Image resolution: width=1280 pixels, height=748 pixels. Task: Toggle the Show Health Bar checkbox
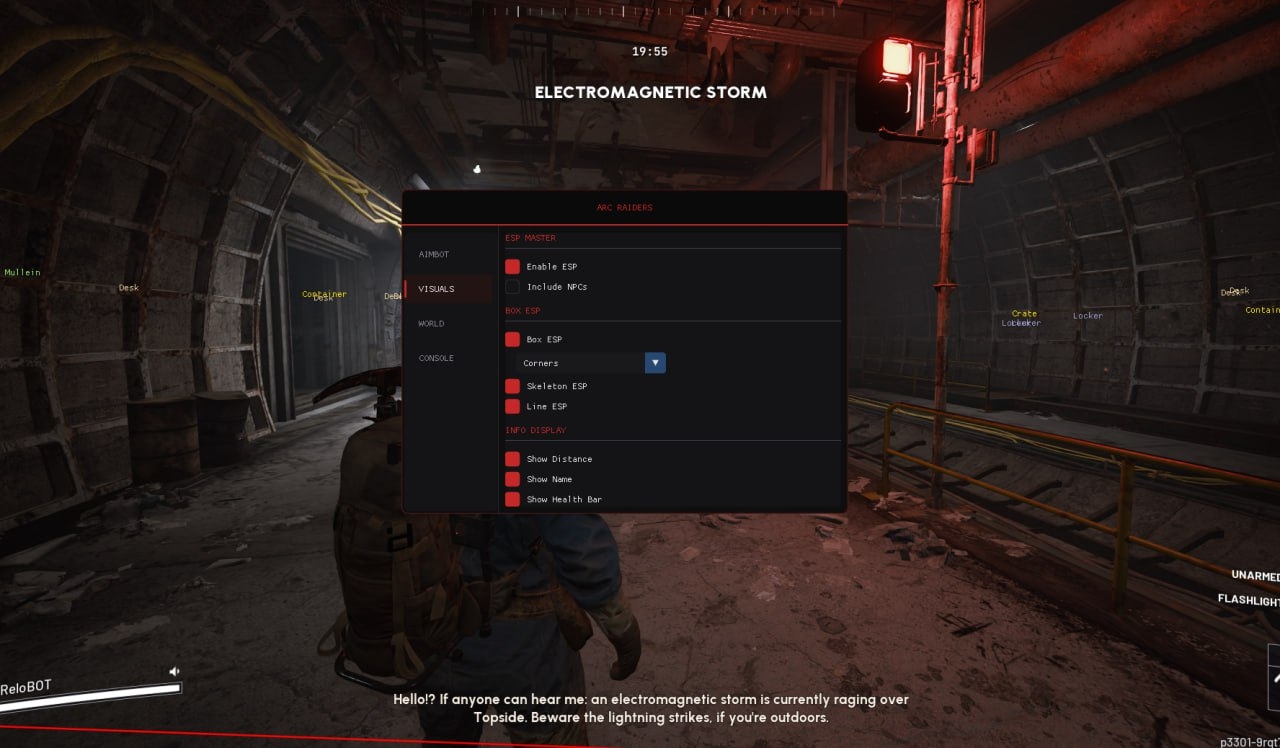[513, 499]
